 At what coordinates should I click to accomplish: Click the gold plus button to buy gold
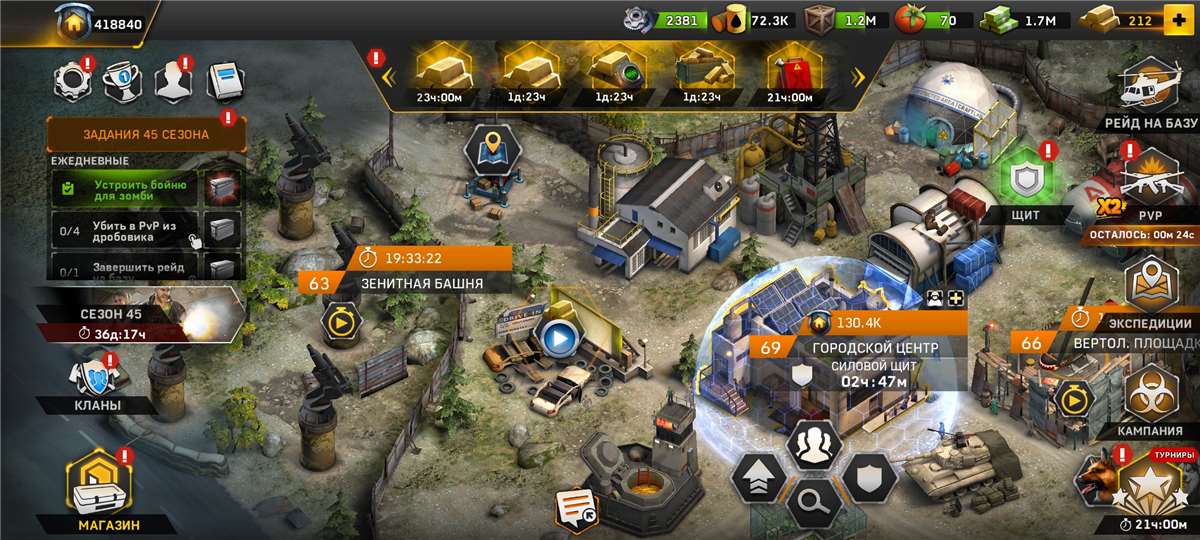pyautogui.click(x=1178, y=20)
